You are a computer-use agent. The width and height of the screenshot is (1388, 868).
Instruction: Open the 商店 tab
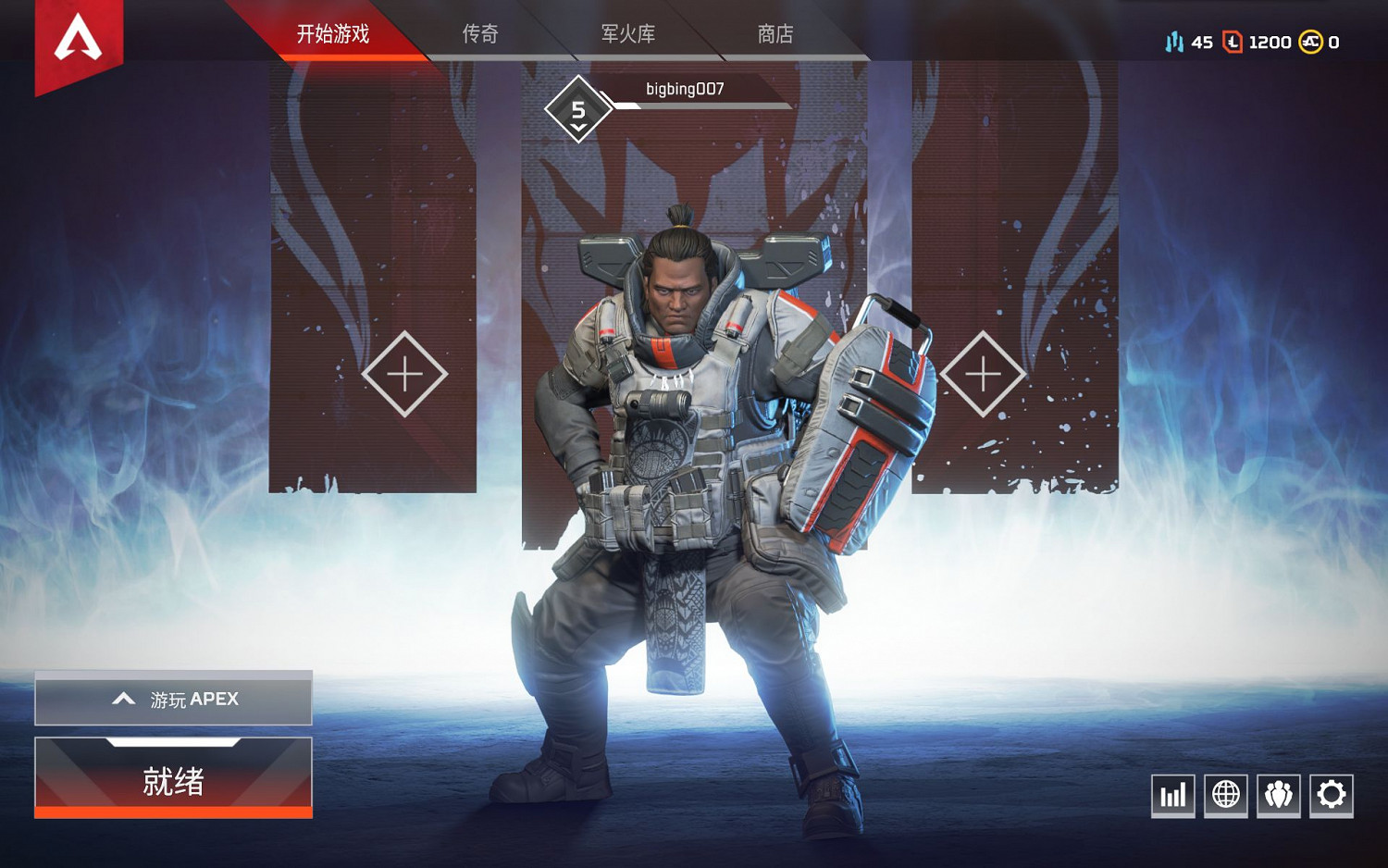coord(777,34)
